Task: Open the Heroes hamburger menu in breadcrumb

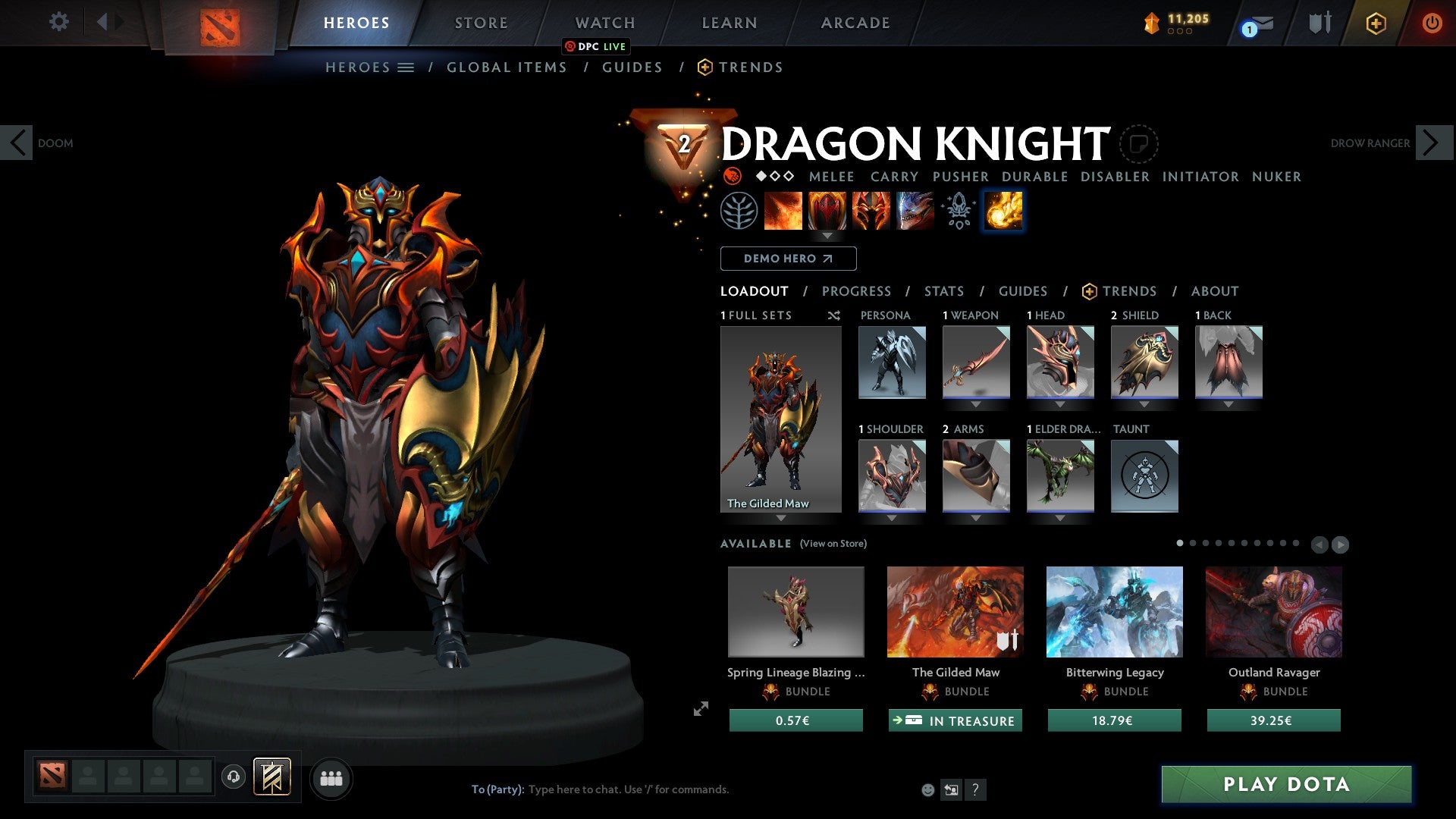Action: [x=407, y=67]
